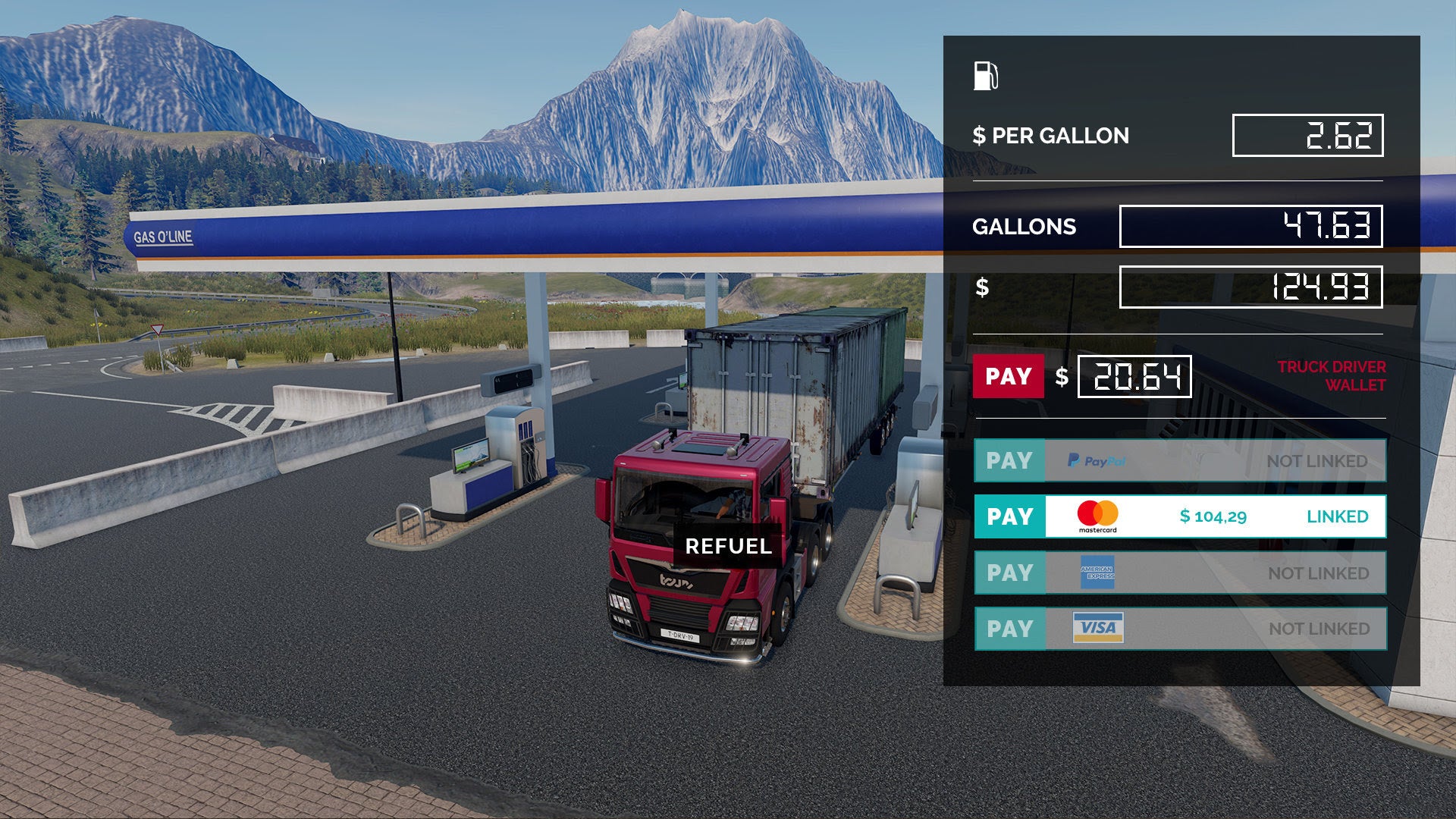Edit the gallons amount field
This screenshot has width=1456, height=819.
pos(1250,226)
